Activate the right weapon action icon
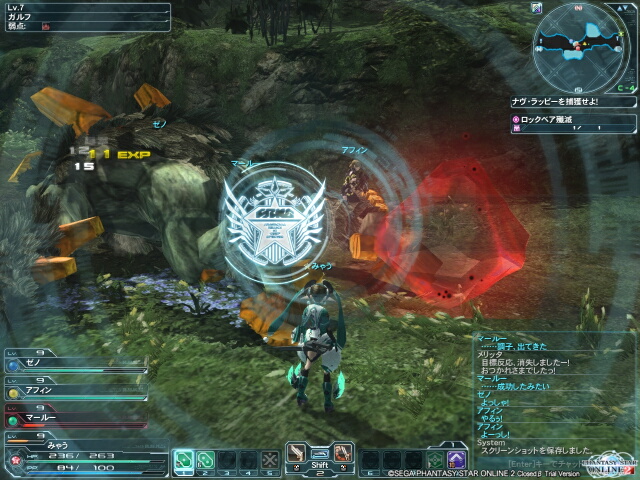Screen dimensions: 640x480 point(340,454)
